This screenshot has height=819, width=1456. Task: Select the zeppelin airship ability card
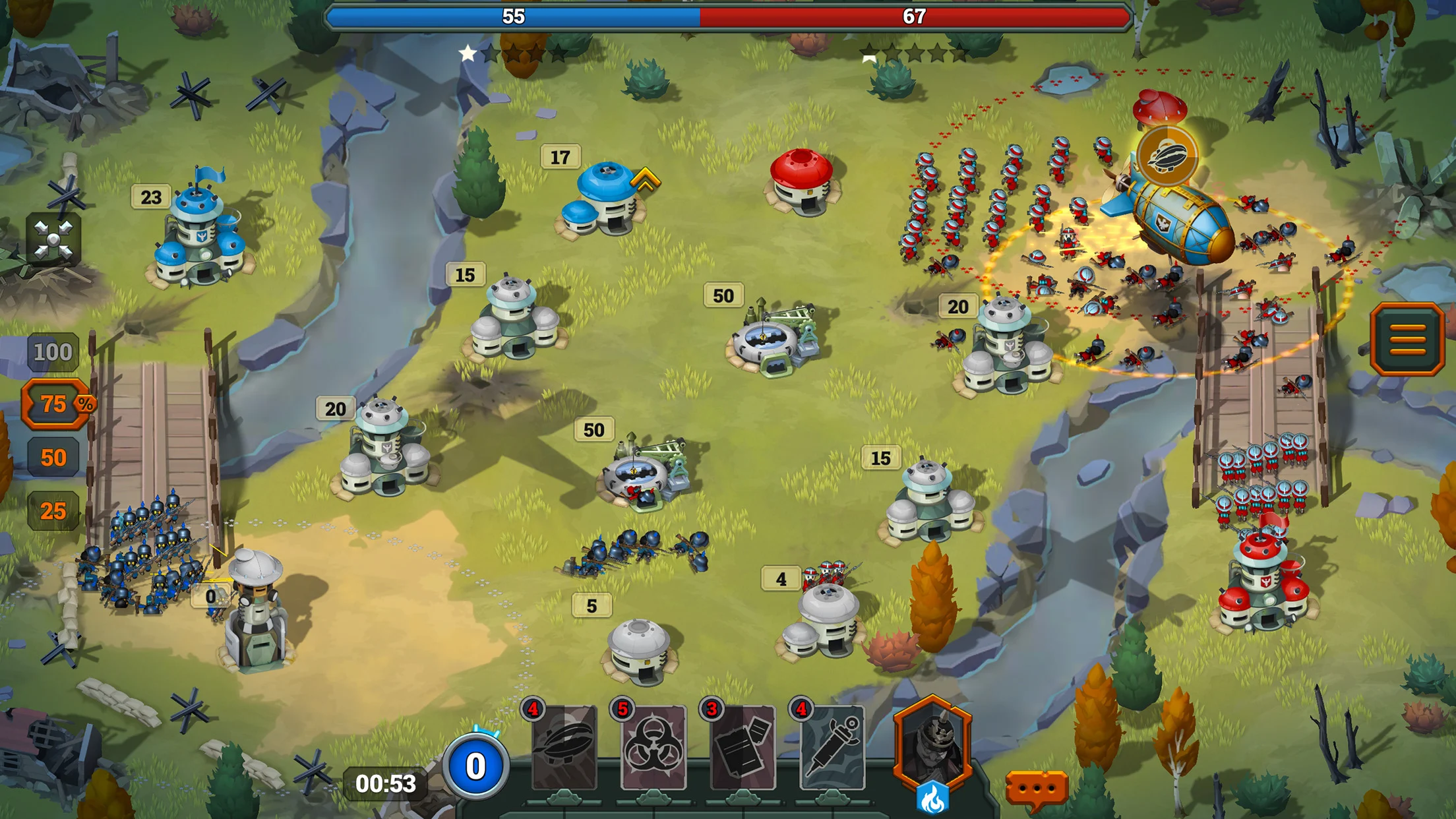(564, 748)
